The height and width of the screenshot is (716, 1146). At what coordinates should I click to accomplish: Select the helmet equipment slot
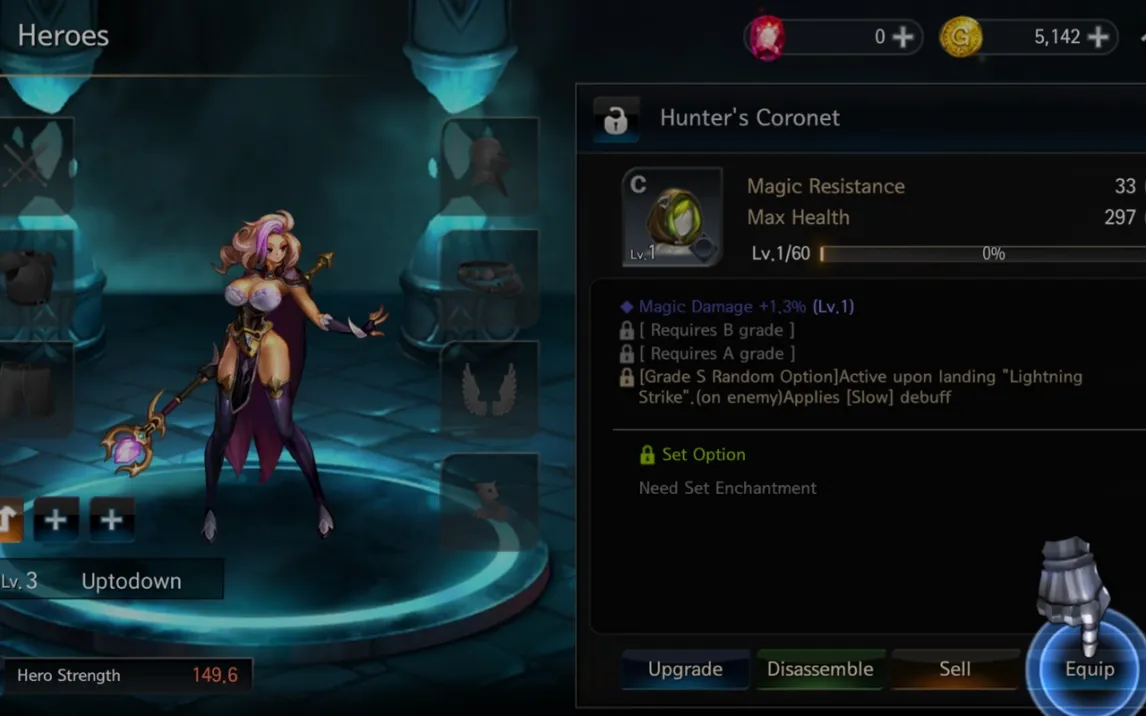coord(489,165)
